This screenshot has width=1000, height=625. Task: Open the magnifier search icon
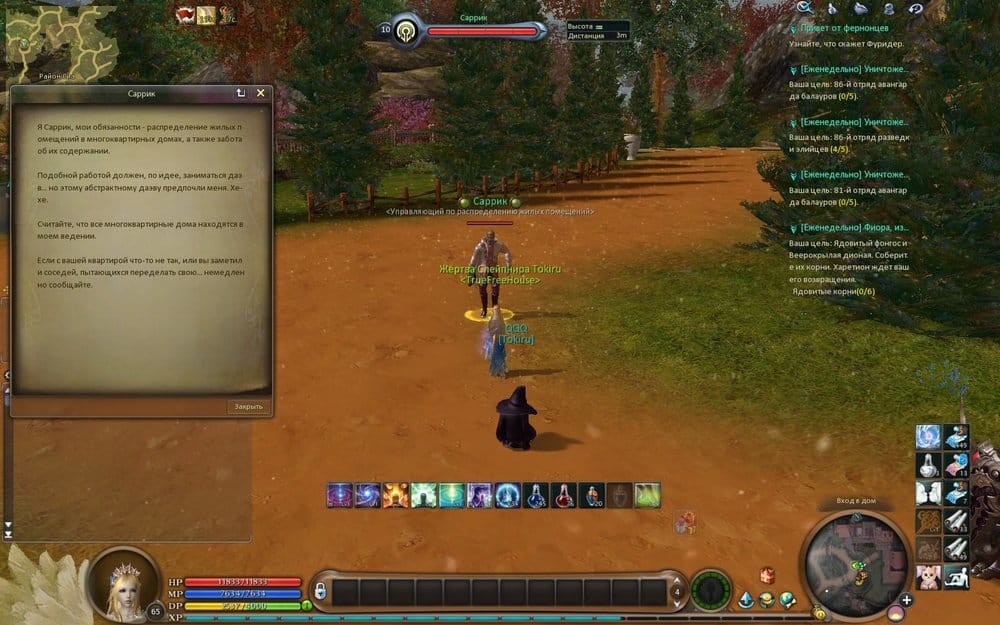(805, 8)
